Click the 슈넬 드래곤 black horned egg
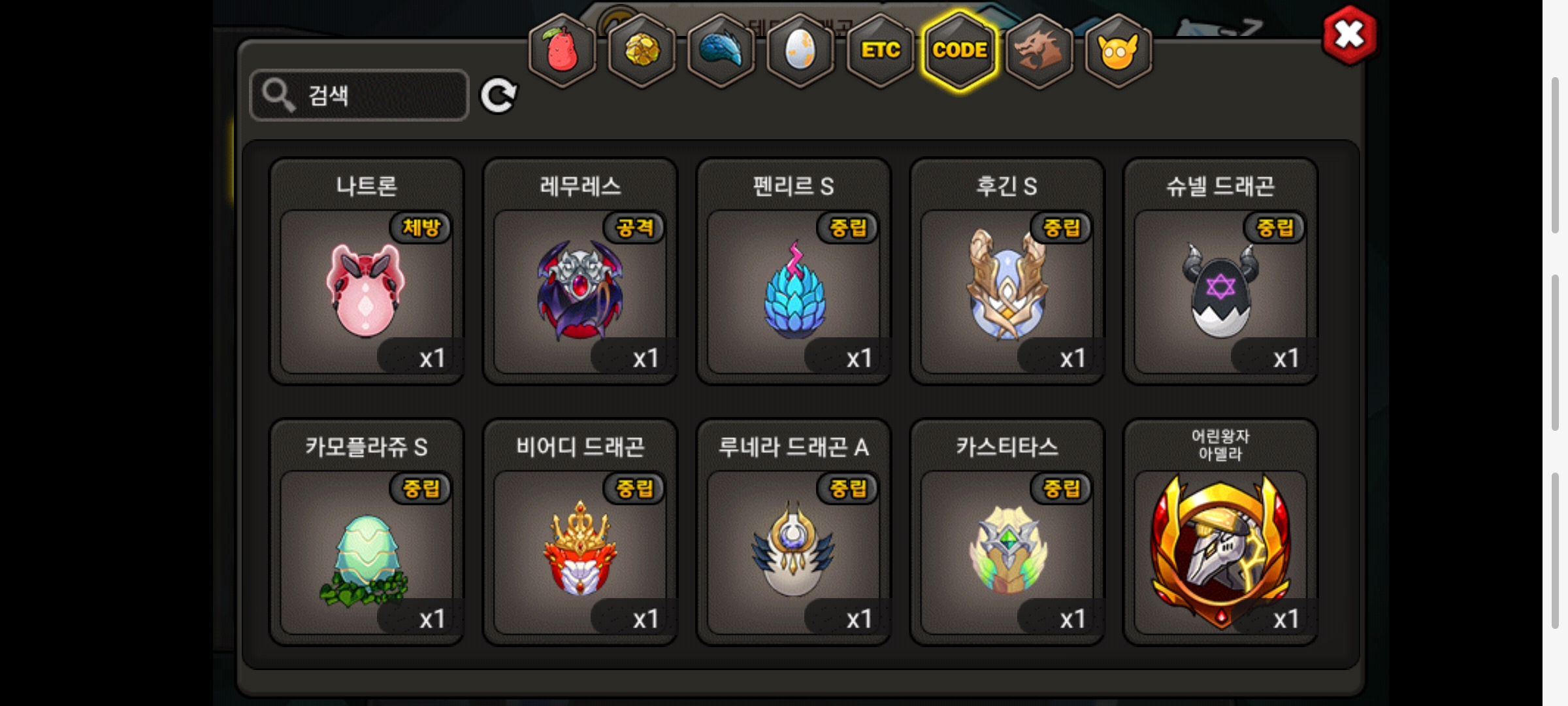 [x=1220, y=290]
